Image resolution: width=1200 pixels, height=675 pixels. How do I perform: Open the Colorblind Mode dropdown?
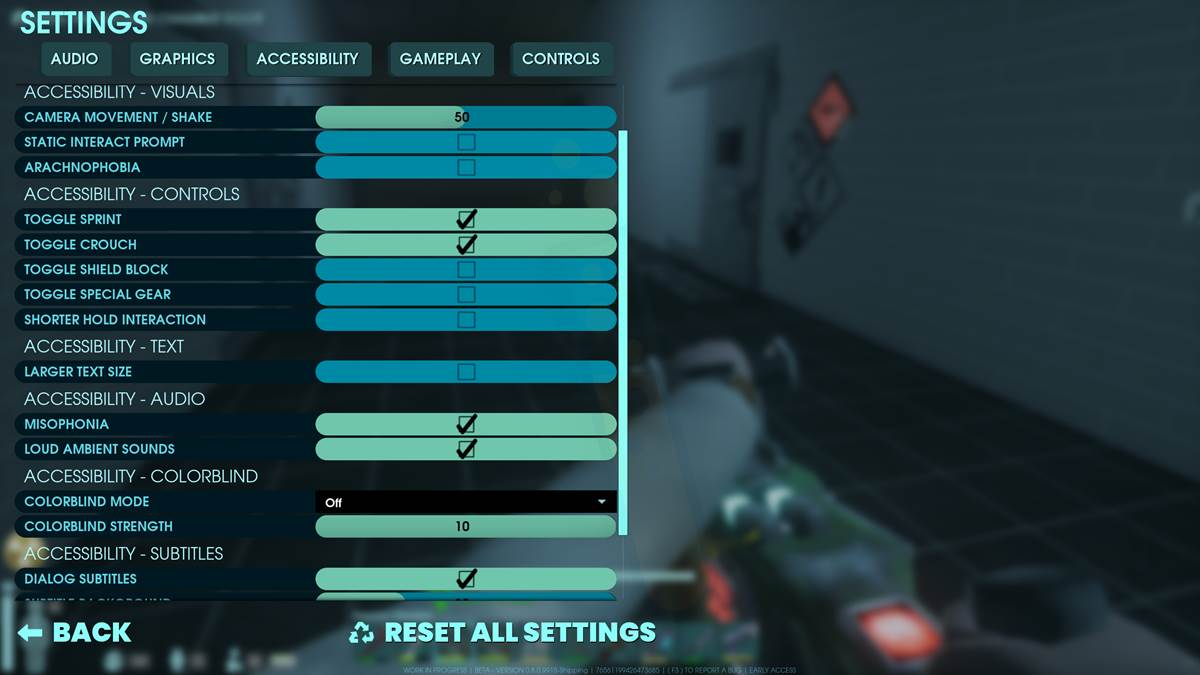click(x=465, y=502)
